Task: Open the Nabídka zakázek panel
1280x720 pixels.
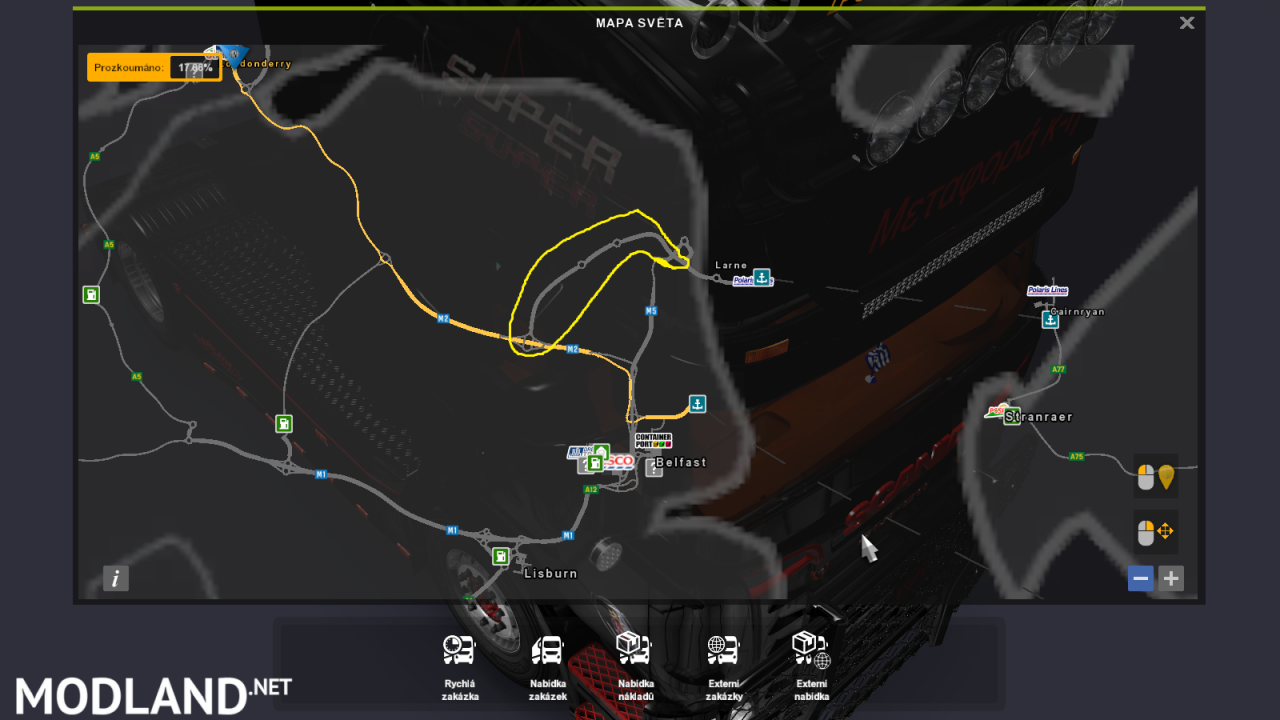Action: [546, 649]
